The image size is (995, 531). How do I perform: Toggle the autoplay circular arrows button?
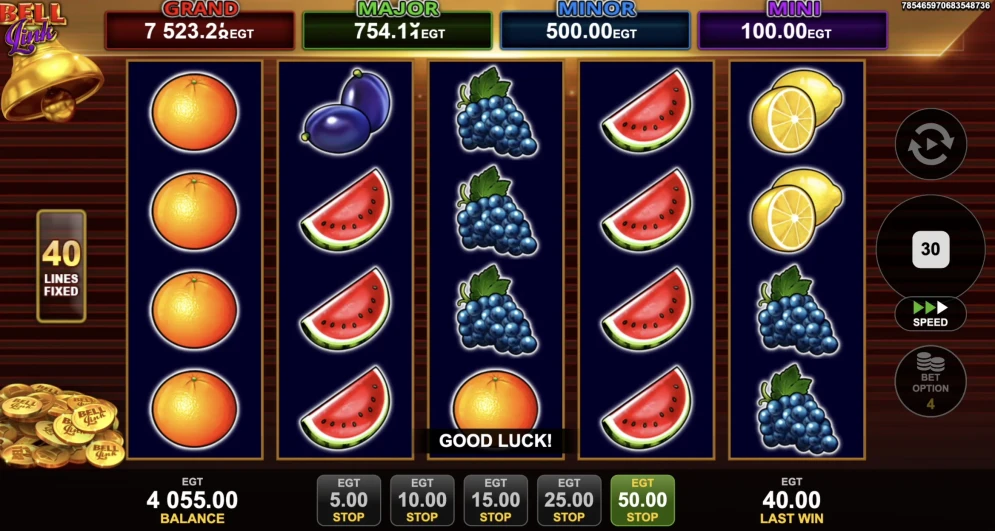click(930, 144)
